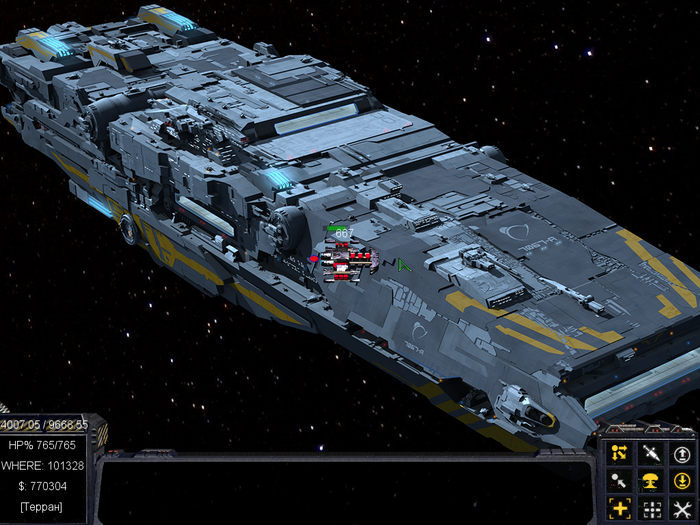Activate the yellow crosshair target icon

pyautogui.click(x=619, y=509)
